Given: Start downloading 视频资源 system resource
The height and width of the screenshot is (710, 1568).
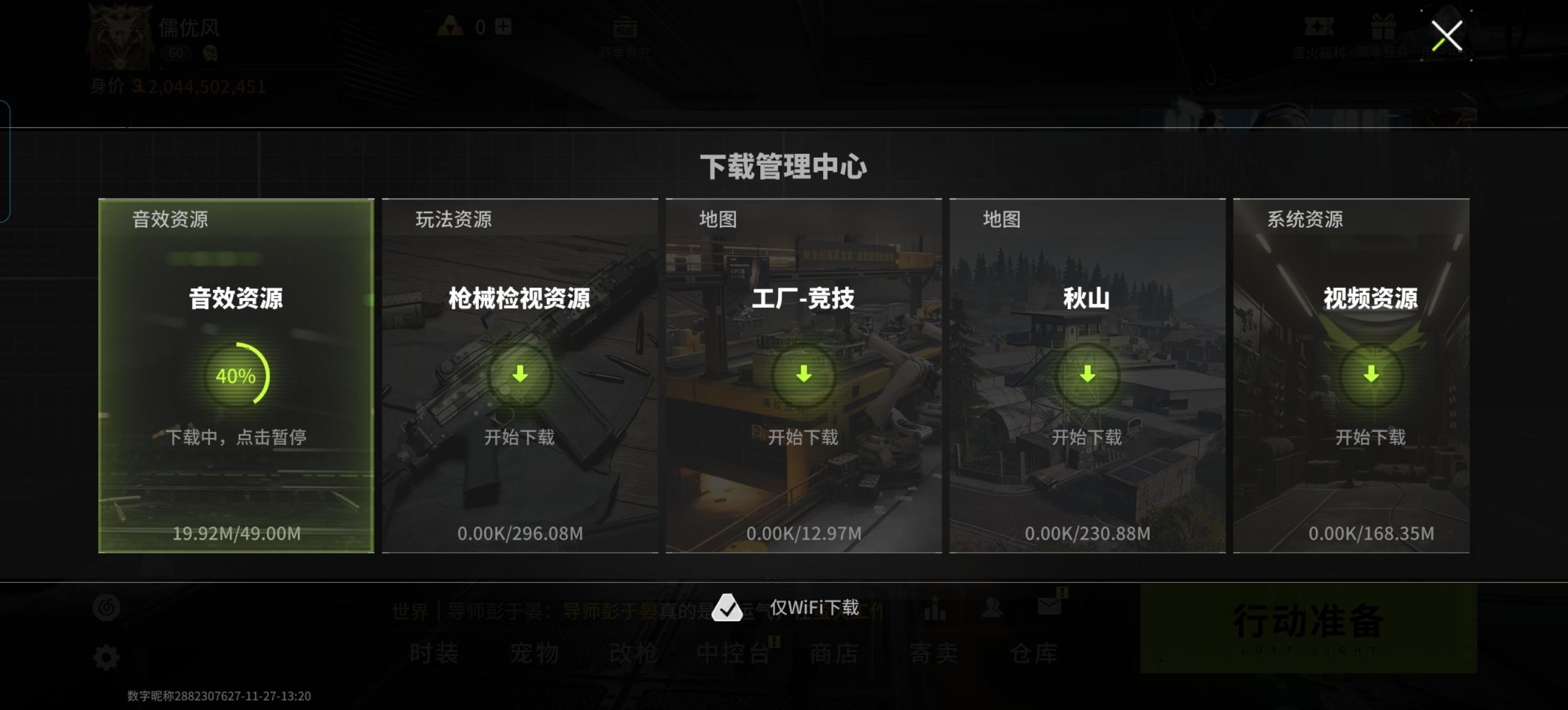Looking at the screenshot, I should coord(1371,376).
